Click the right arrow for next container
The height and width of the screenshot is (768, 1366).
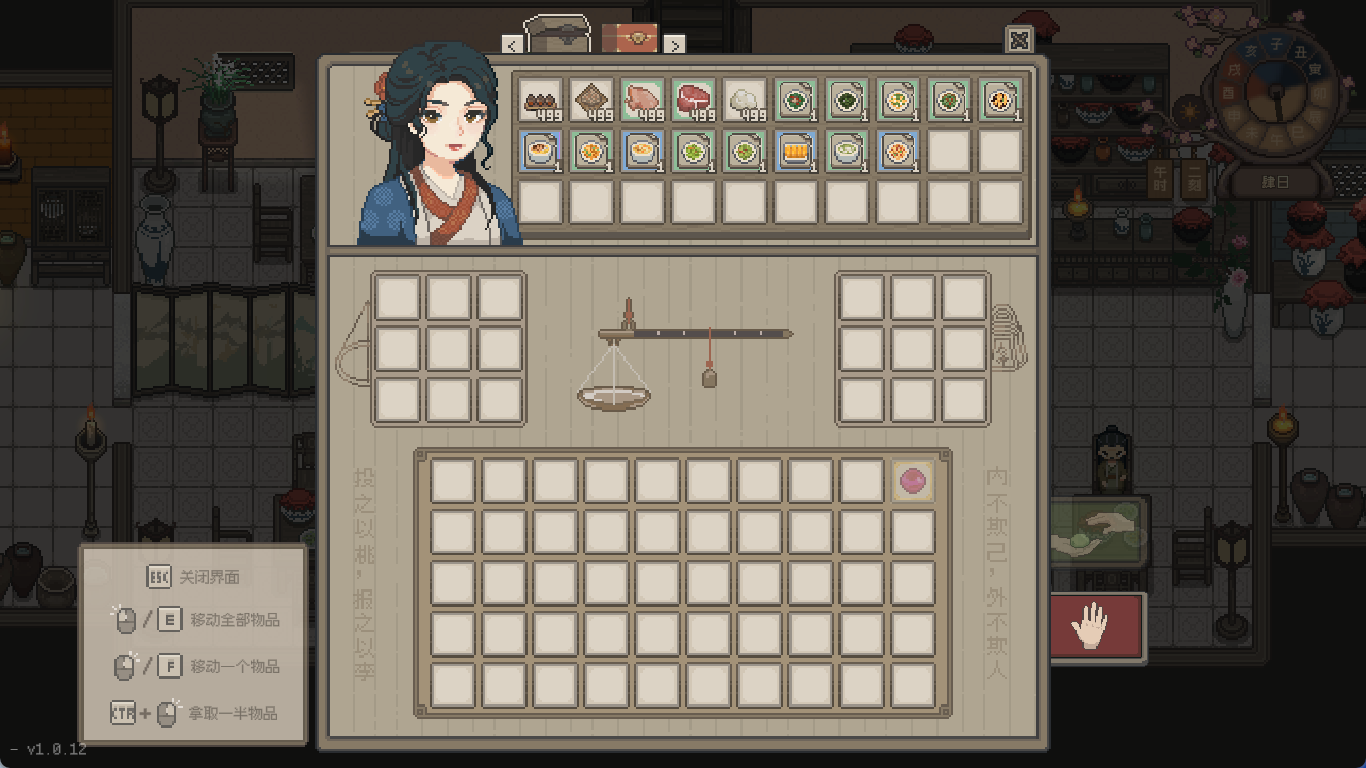click(677, 45)
